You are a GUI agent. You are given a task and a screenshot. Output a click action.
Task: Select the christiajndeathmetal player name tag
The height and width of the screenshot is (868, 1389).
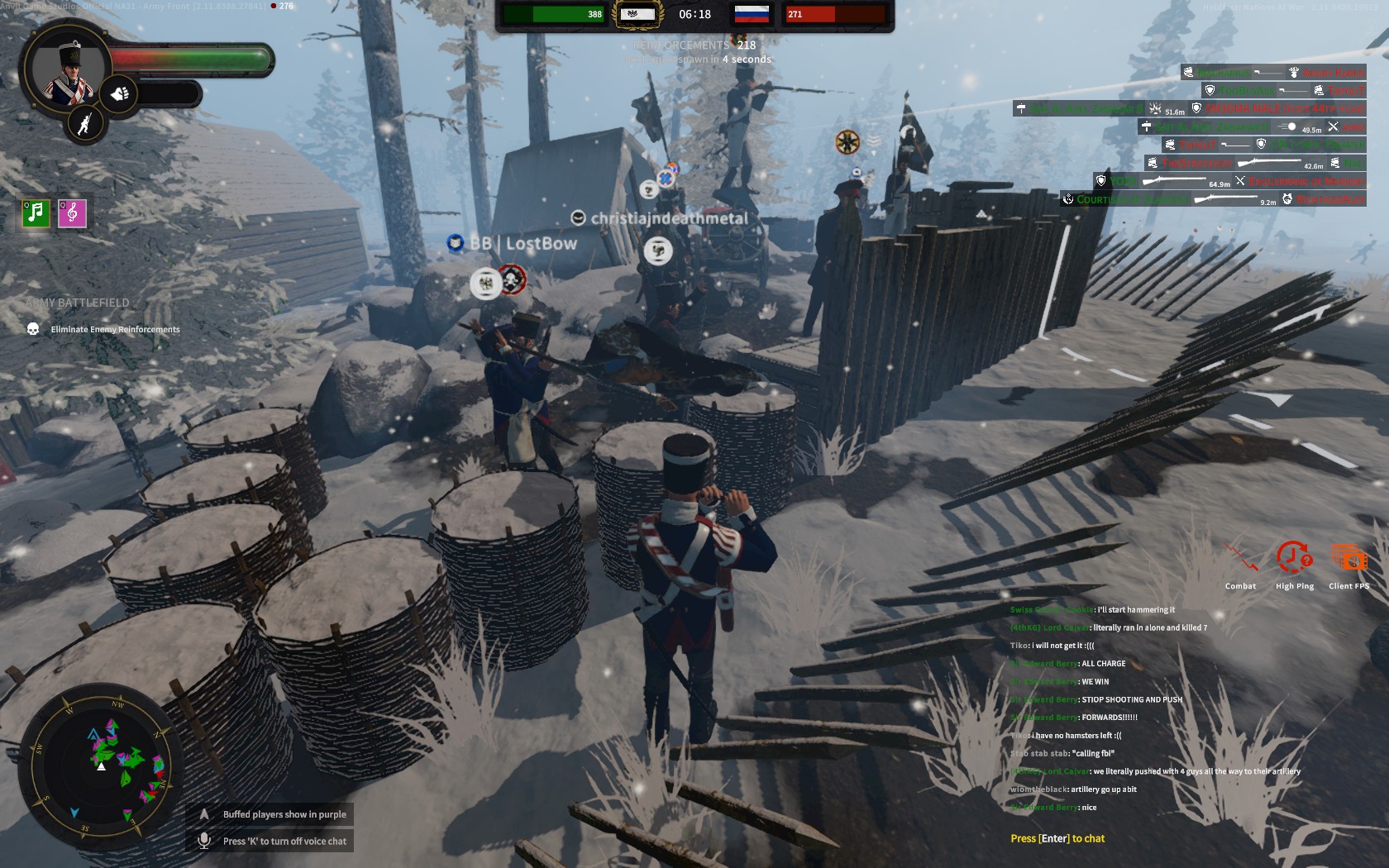tap(669, 218)
